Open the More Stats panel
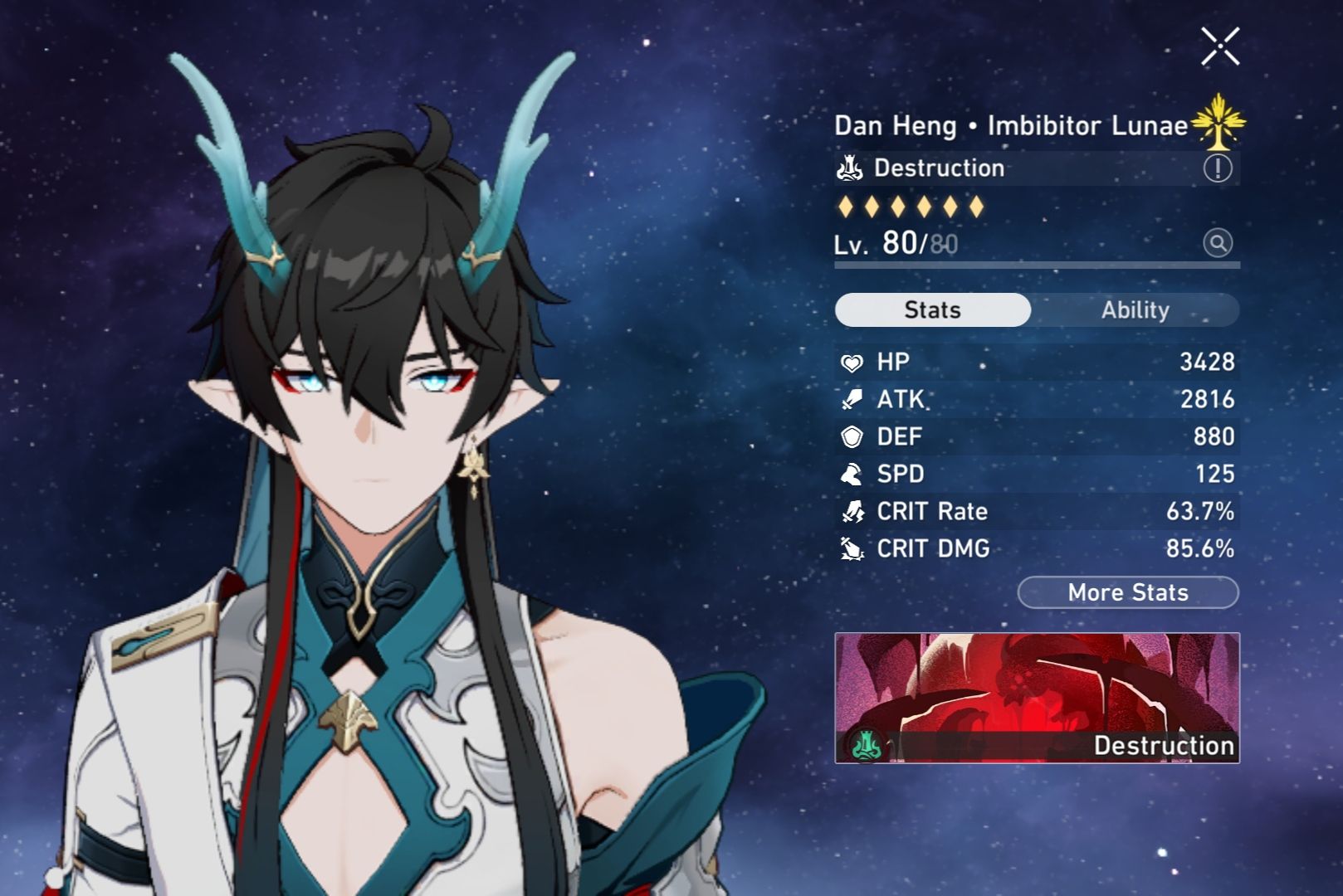Screen dimensions: 1343x896 1126,592
